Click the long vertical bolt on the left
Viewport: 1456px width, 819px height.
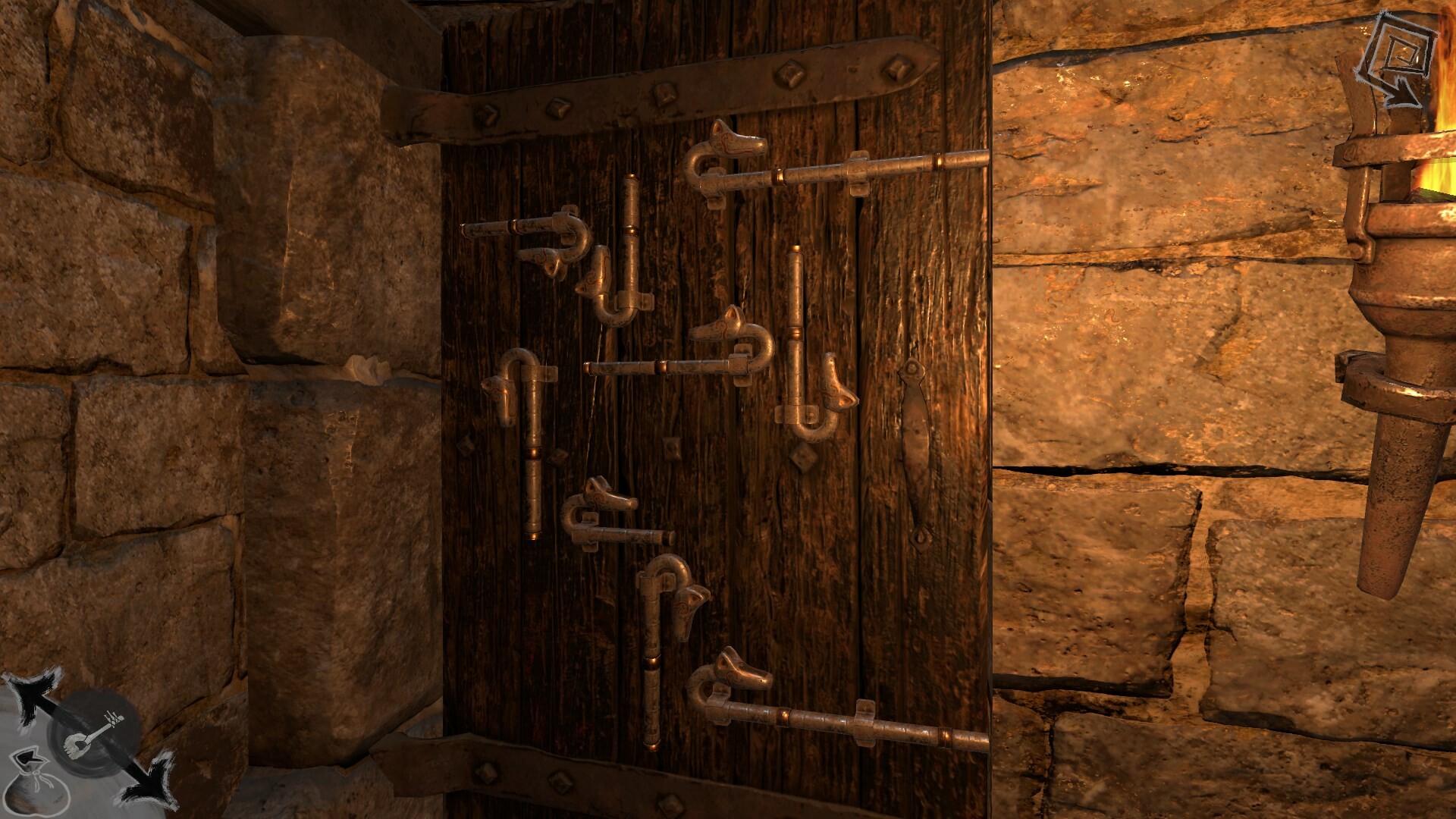(535, 455)
